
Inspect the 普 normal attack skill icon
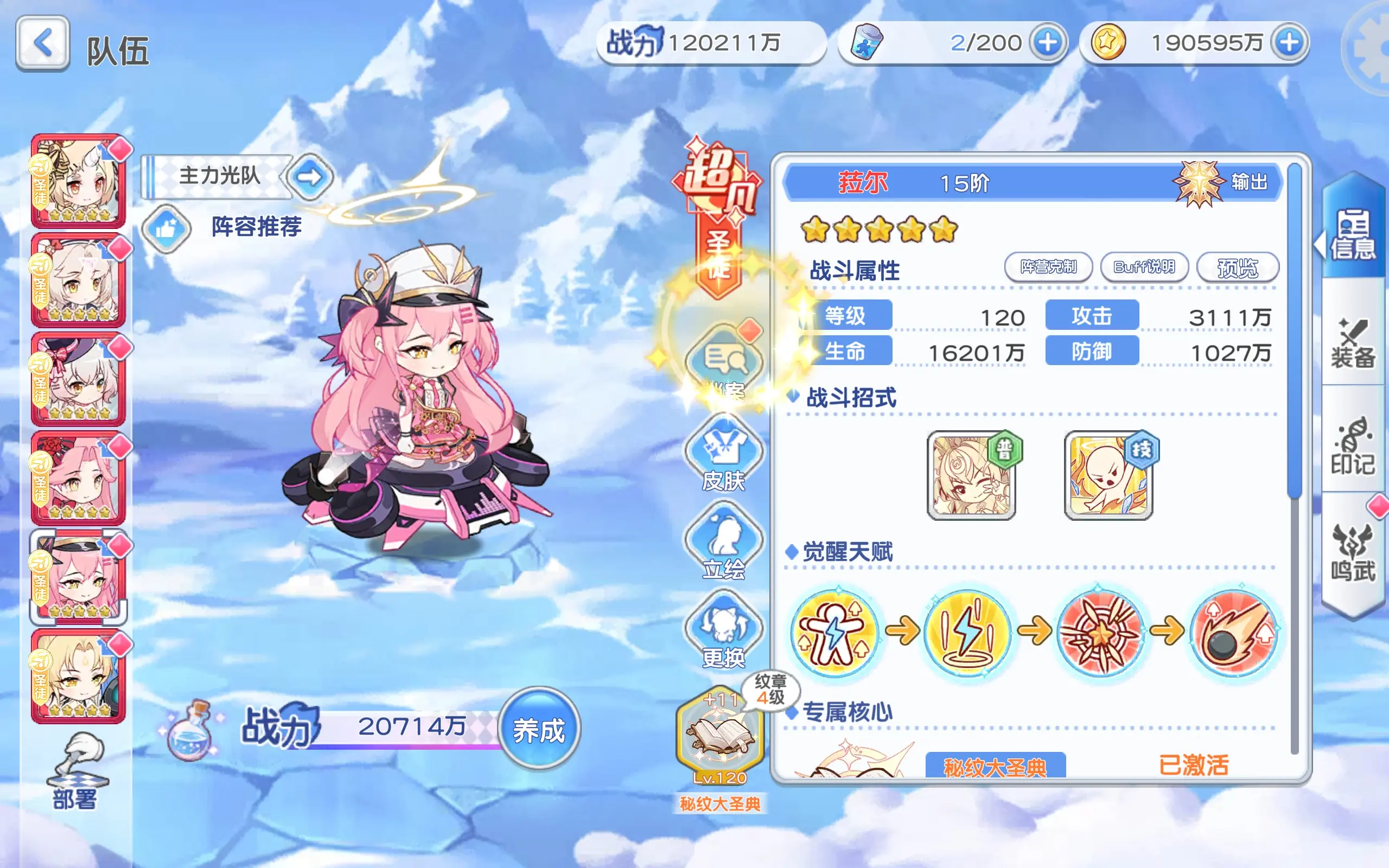971,475
